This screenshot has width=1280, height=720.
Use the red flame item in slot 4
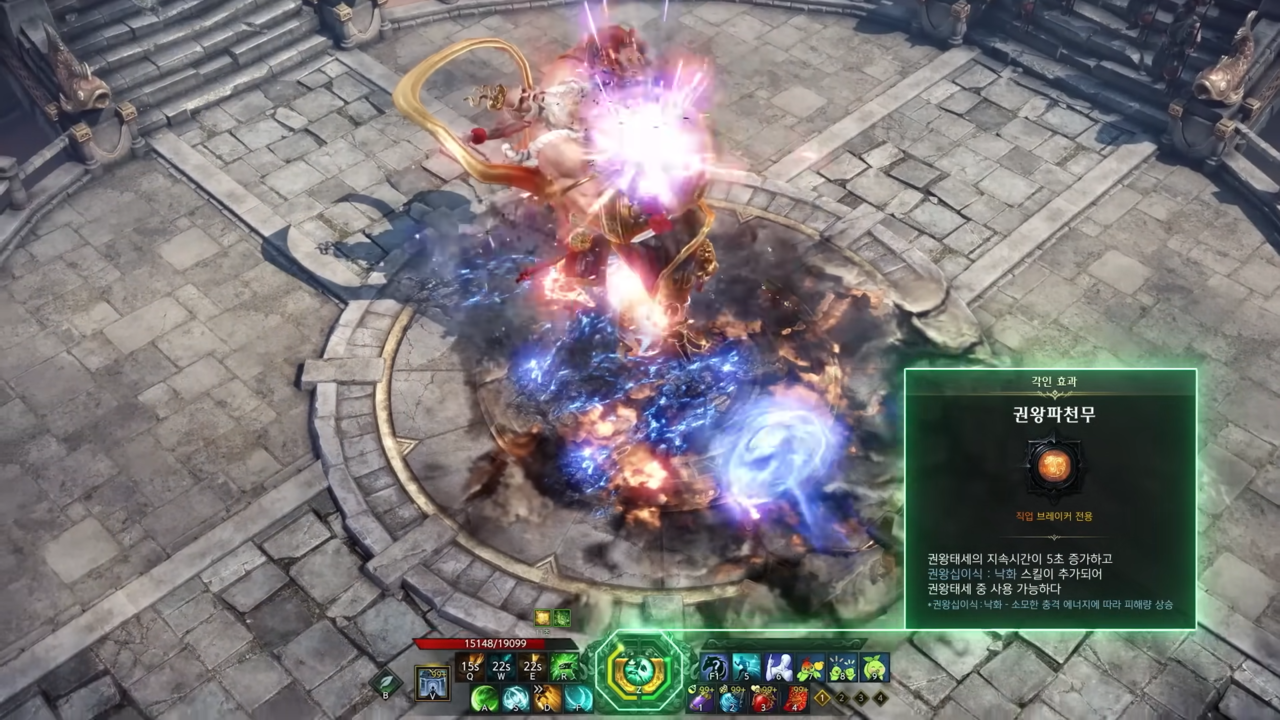[x=796, y=698]
